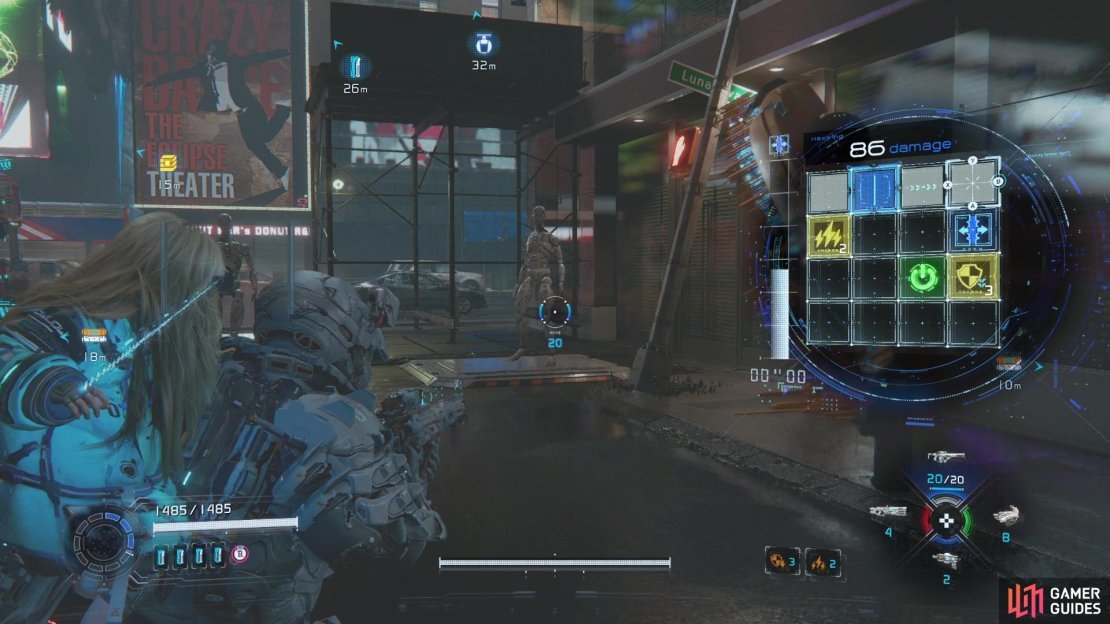This screenshot has width=1110, height=624.
Task: Activate the orange item with count 3
Action: pyautogui.click(x=781, y=562)
